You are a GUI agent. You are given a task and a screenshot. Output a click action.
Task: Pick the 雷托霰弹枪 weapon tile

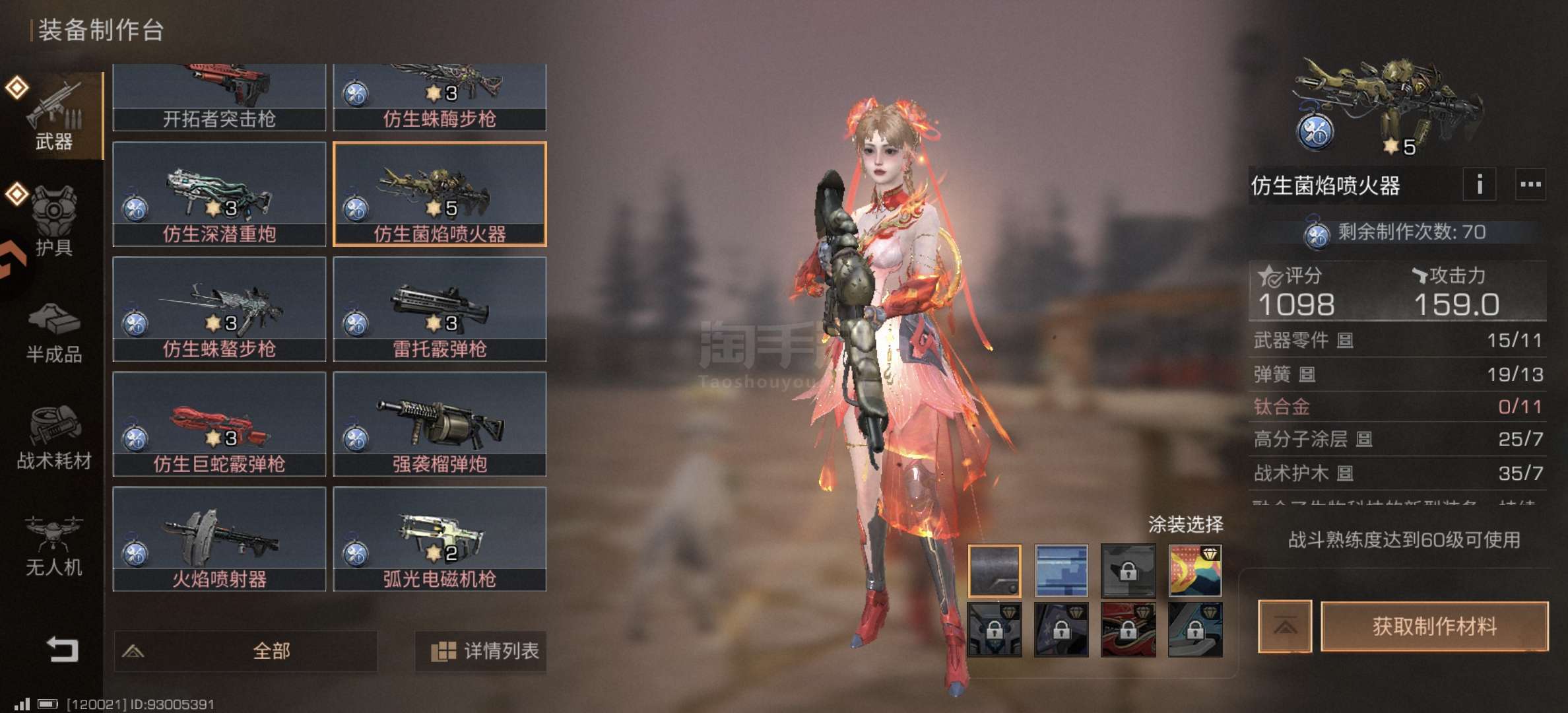pos(440,309)
